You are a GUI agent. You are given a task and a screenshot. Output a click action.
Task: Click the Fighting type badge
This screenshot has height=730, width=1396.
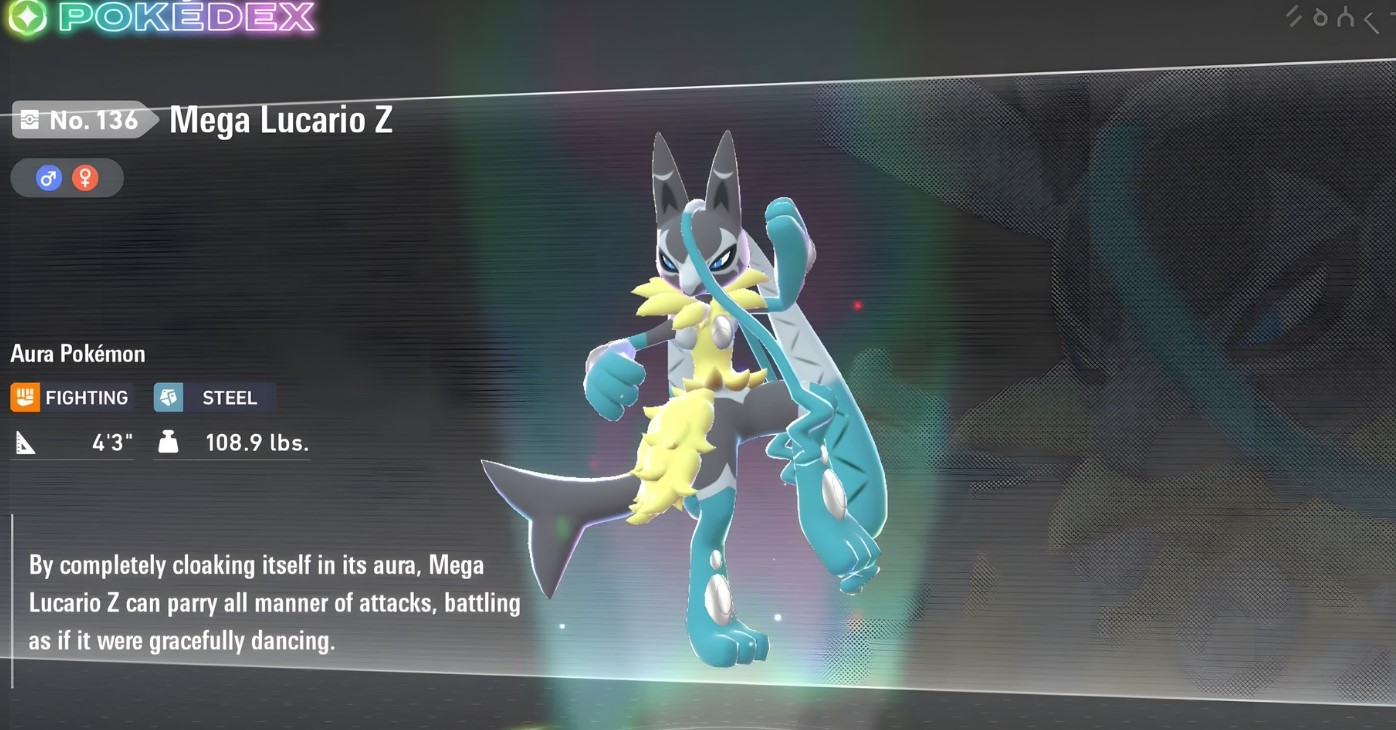pyautogui.click(x=71, y=397)
